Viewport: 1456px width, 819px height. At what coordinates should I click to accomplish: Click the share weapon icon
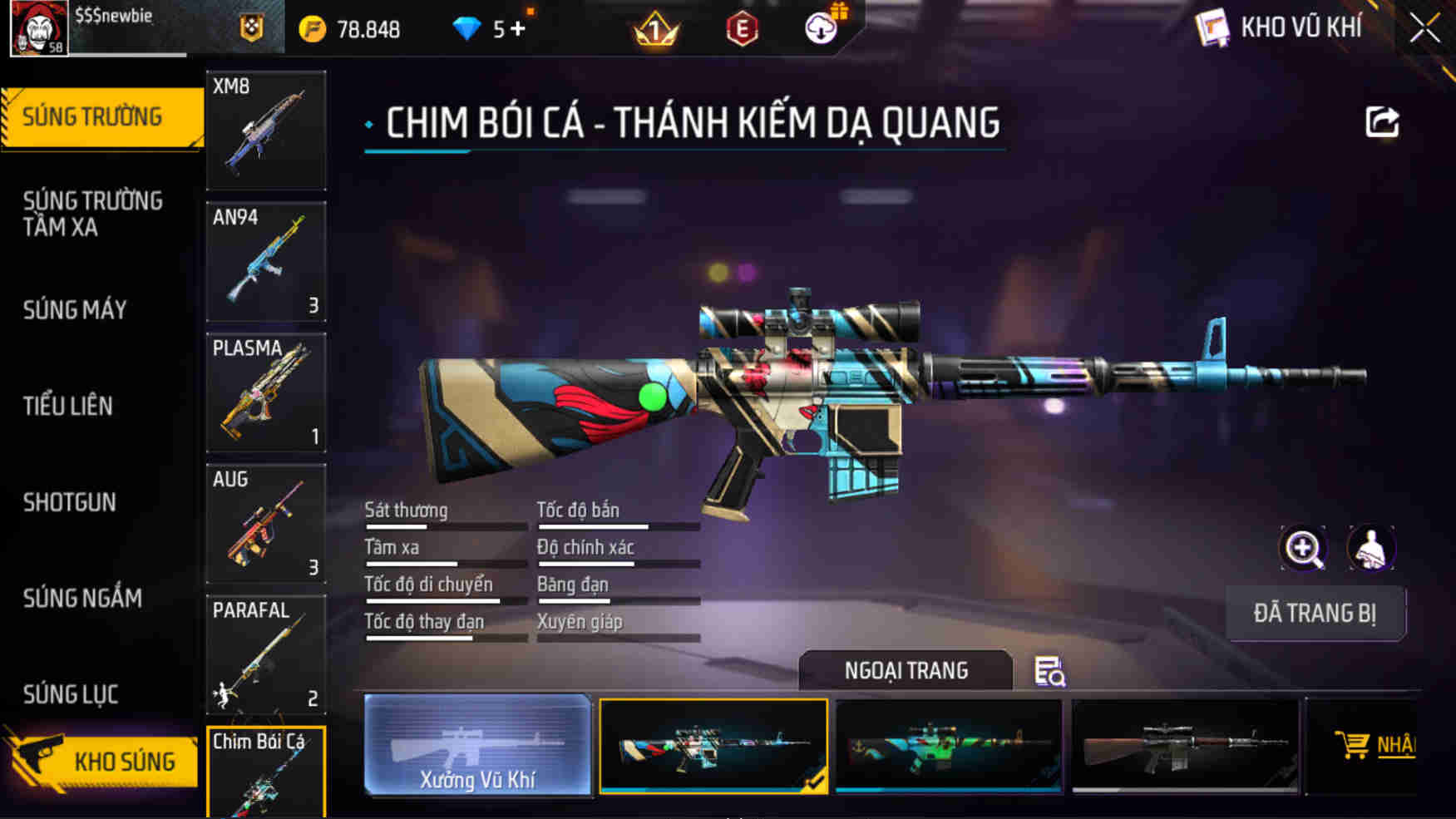(x=1383, y=122)
